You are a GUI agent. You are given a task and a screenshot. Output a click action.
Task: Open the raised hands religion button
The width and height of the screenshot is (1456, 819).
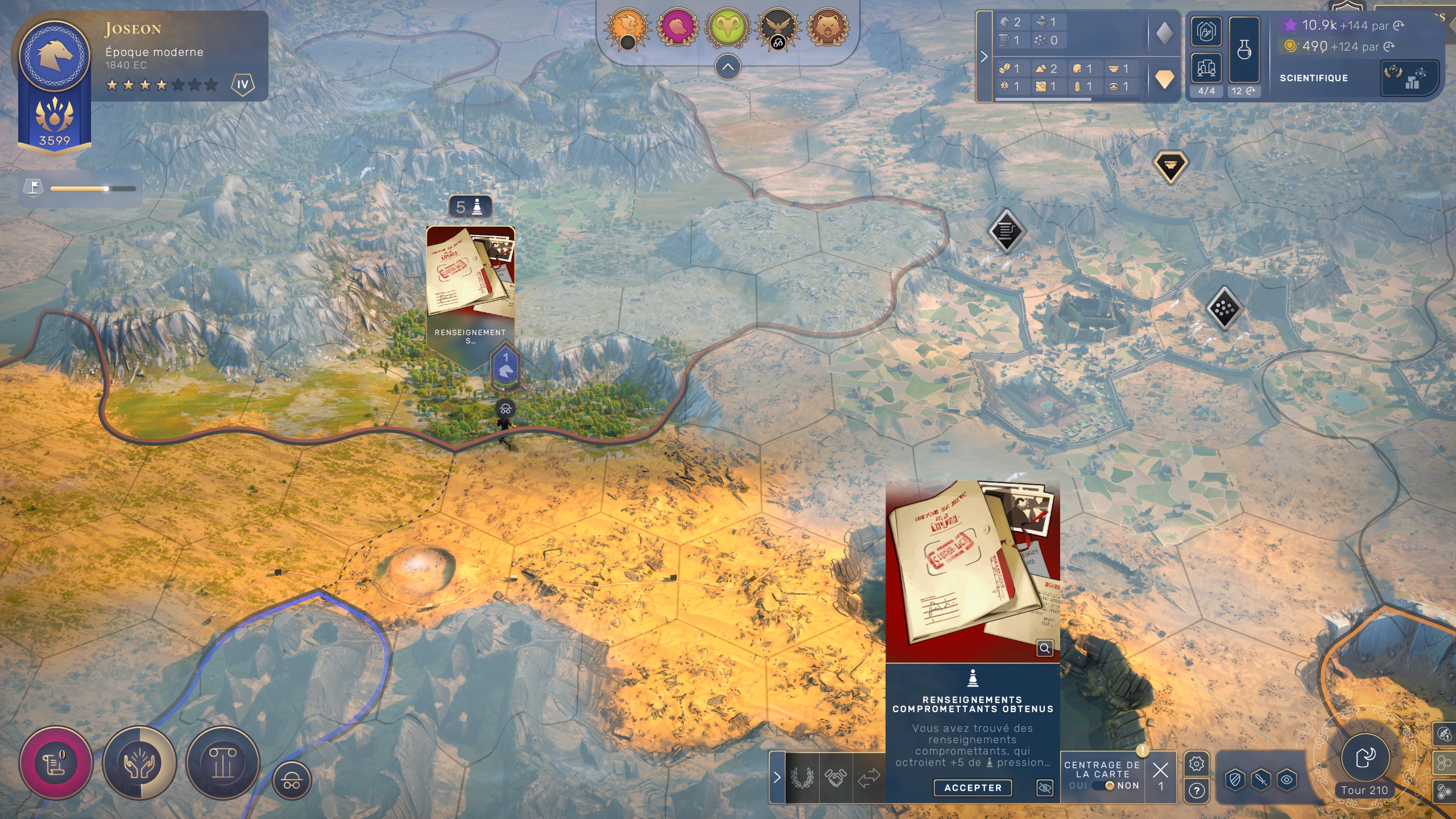pos(139,763)
